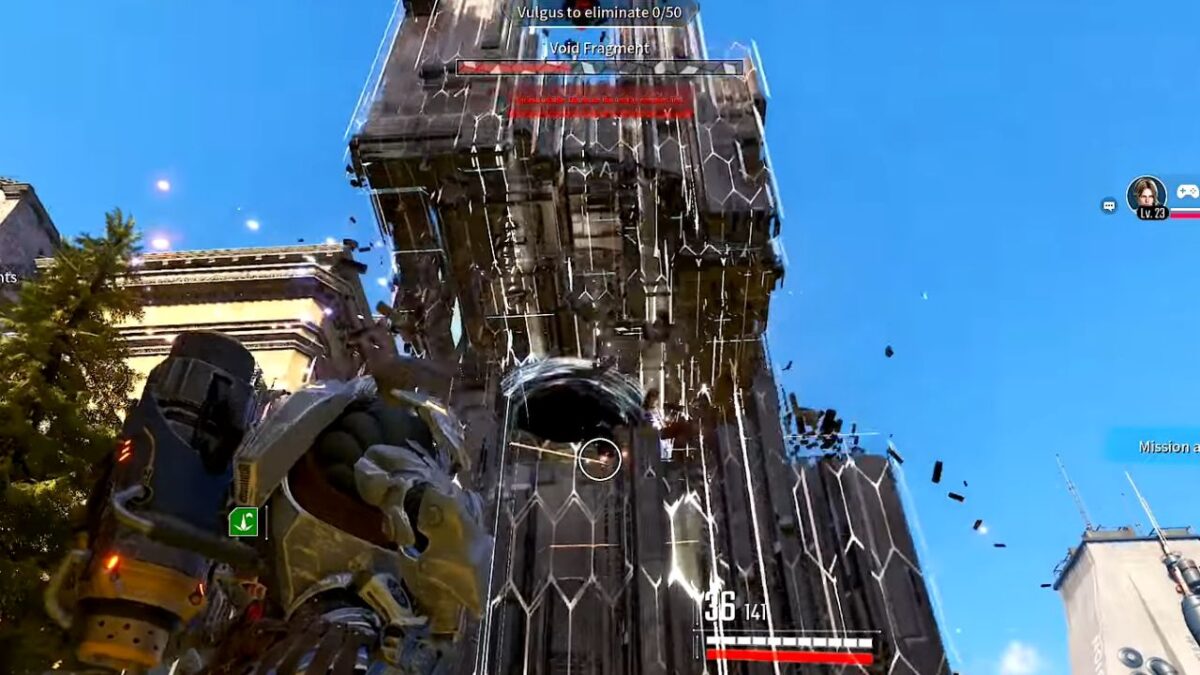Click the Vulgus to eliminate objective tracker
The width and height of the screenshot is (1200, 675).
click(x=599, y=13)
